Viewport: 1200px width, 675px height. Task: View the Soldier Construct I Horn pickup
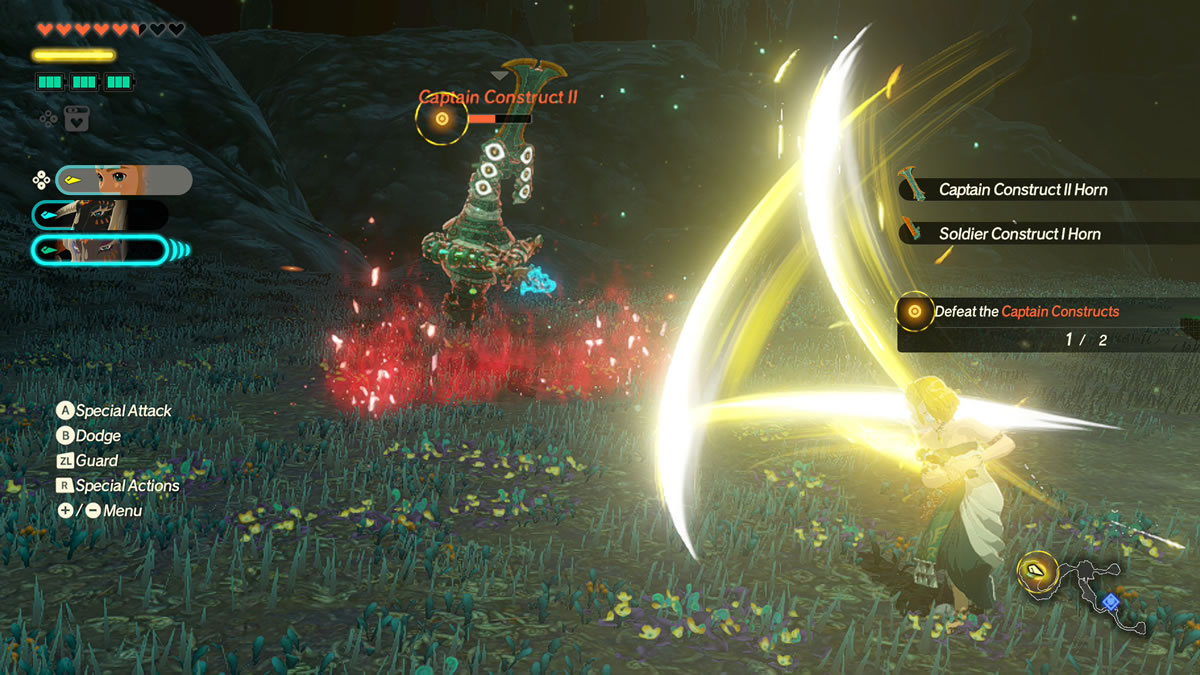1018,234
